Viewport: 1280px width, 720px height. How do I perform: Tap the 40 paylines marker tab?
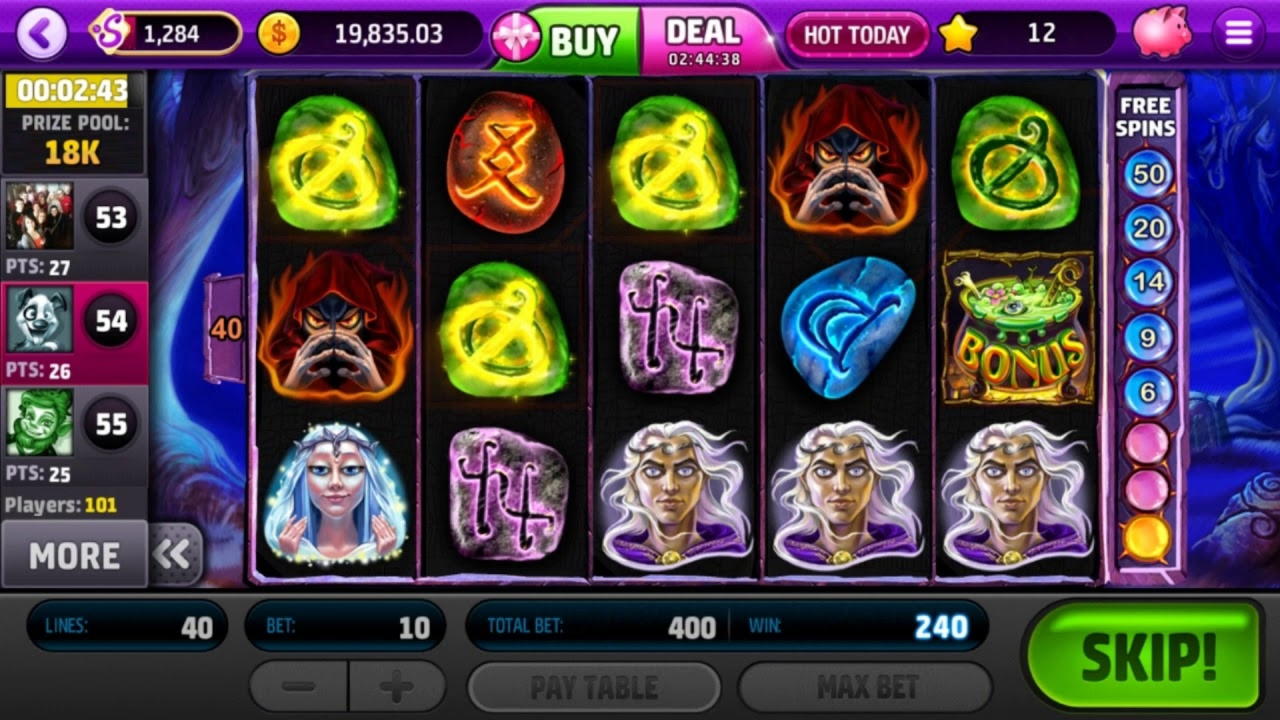point(226,328)
